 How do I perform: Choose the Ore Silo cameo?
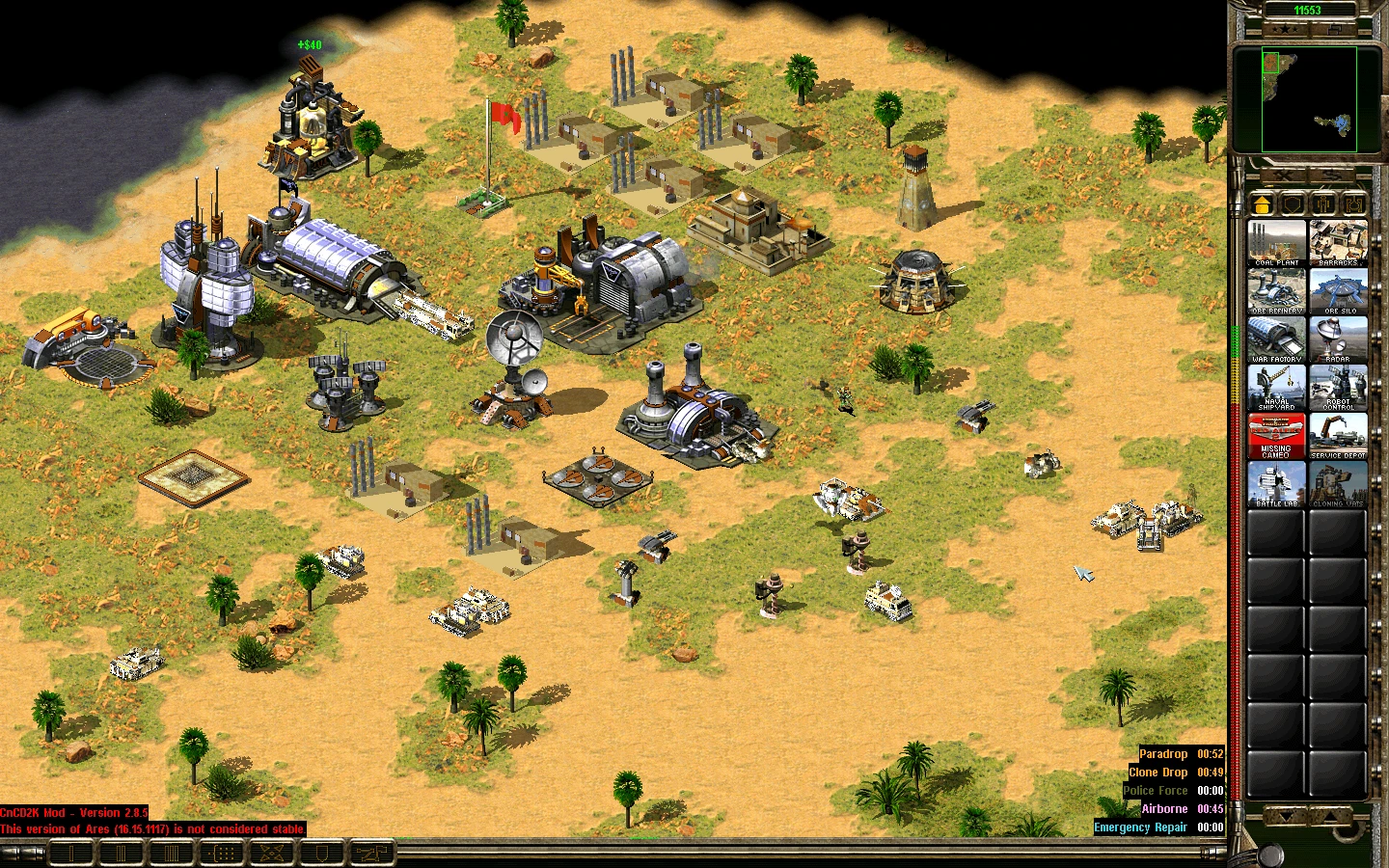point(1338,290)
